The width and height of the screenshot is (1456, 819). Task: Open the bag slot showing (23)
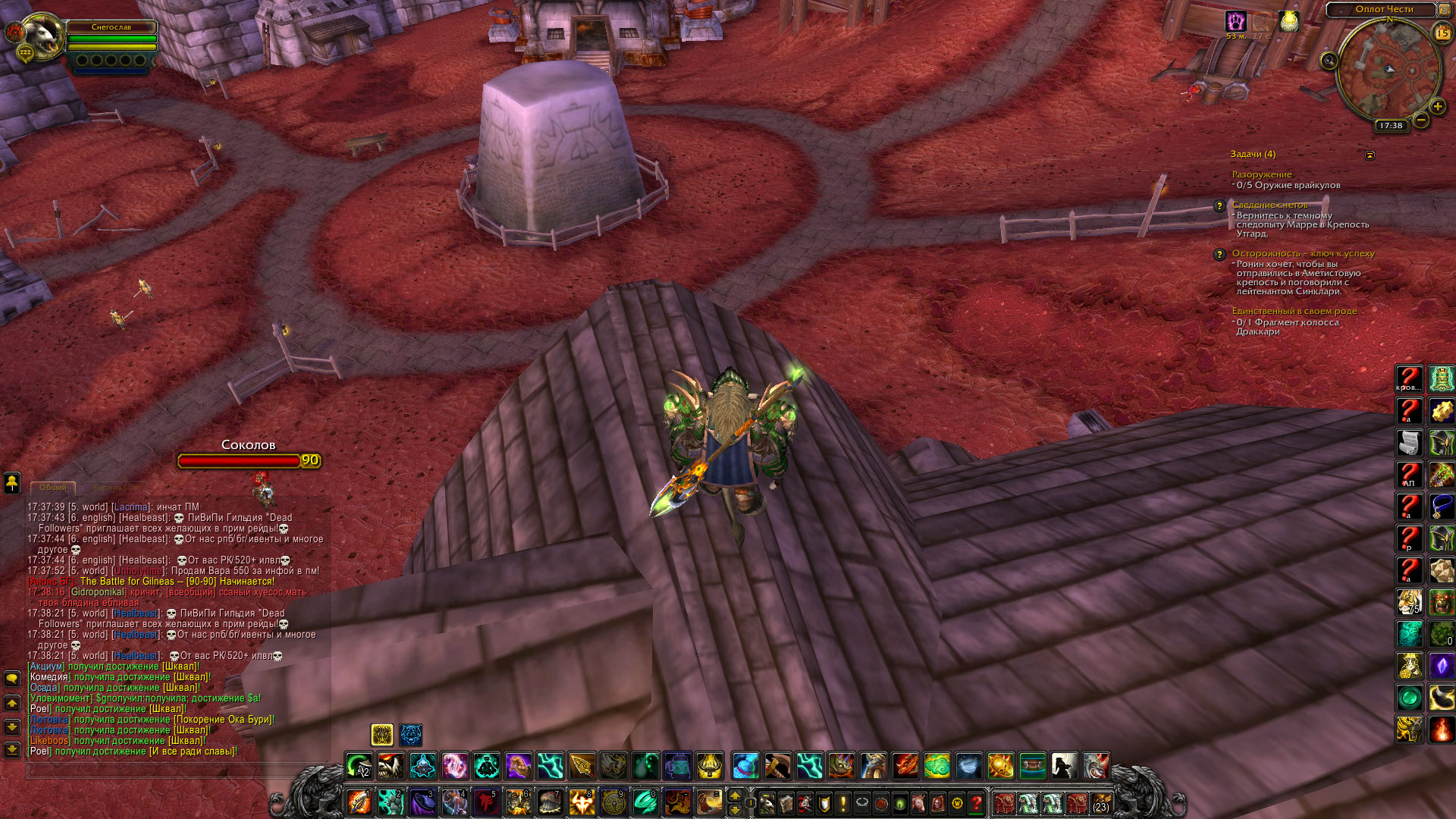click(1100, 802)
